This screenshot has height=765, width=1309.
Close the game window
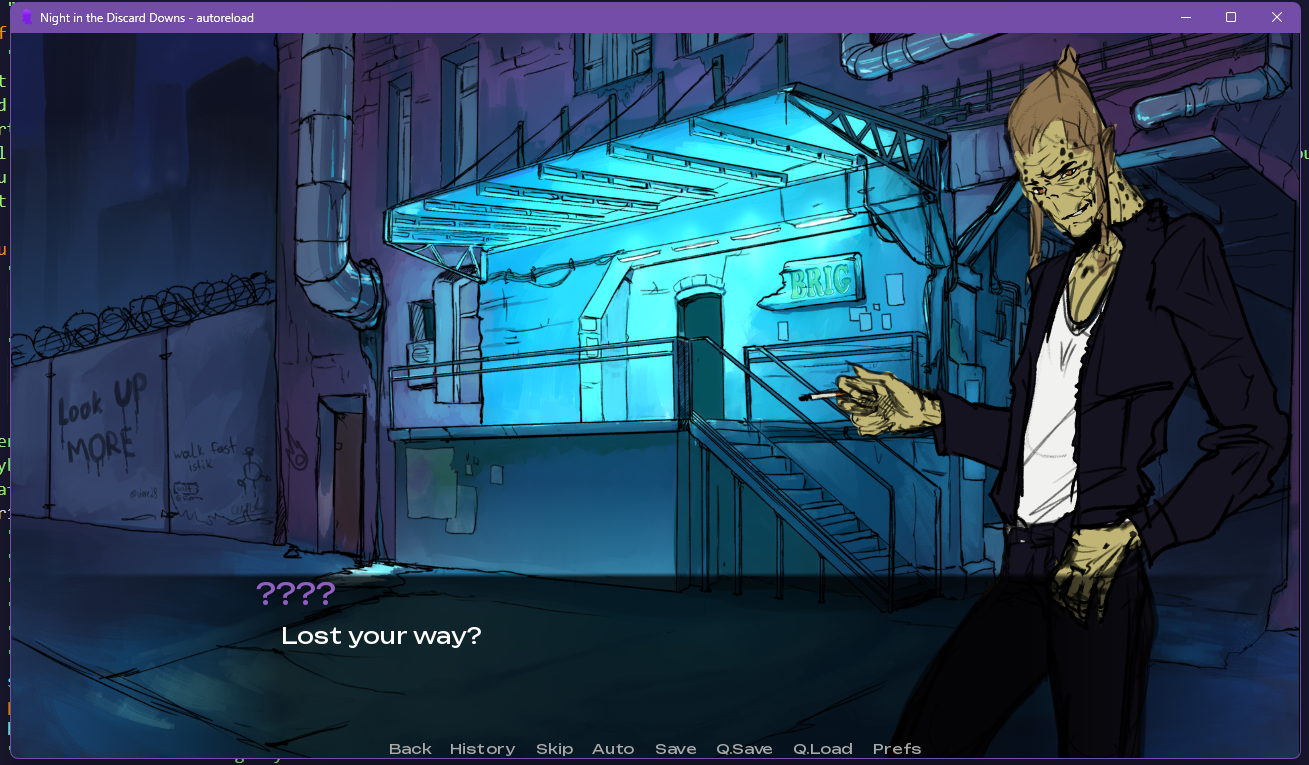pos(1276,17)
